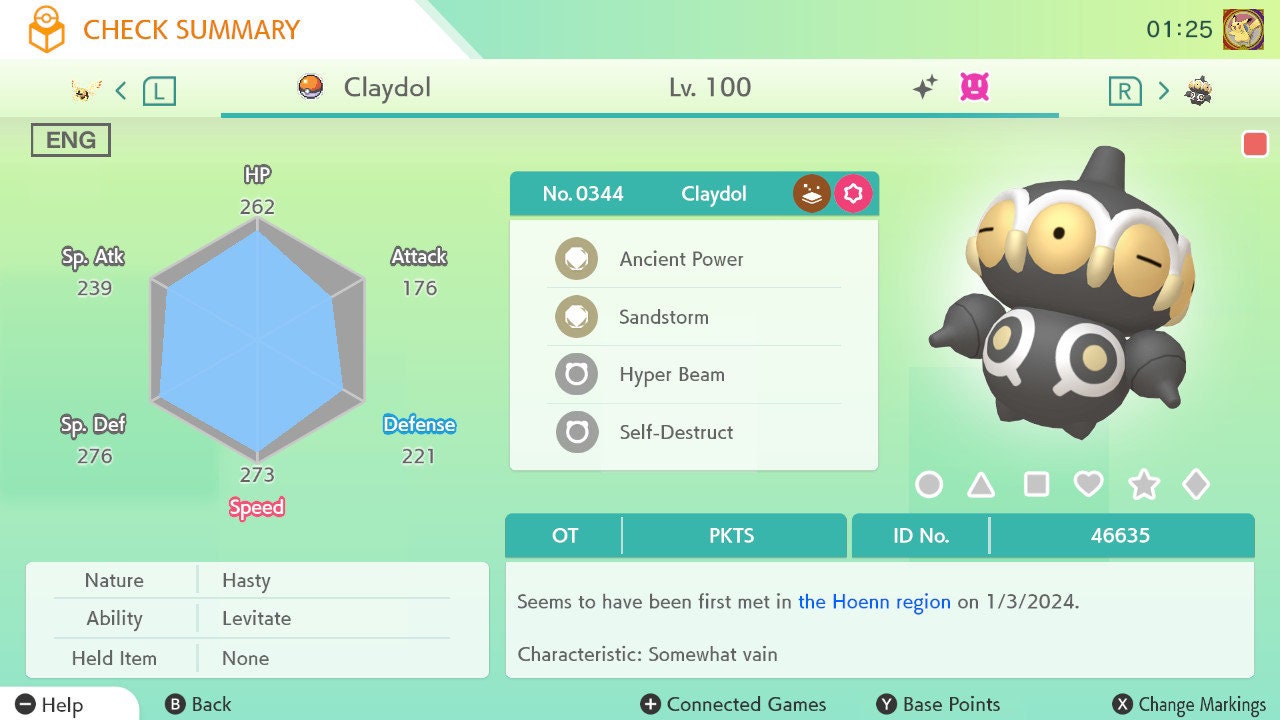Click the Pikachu profile icon
Image resolution: width=1280 pixels, height=720 pixels.
point(1243,30)
